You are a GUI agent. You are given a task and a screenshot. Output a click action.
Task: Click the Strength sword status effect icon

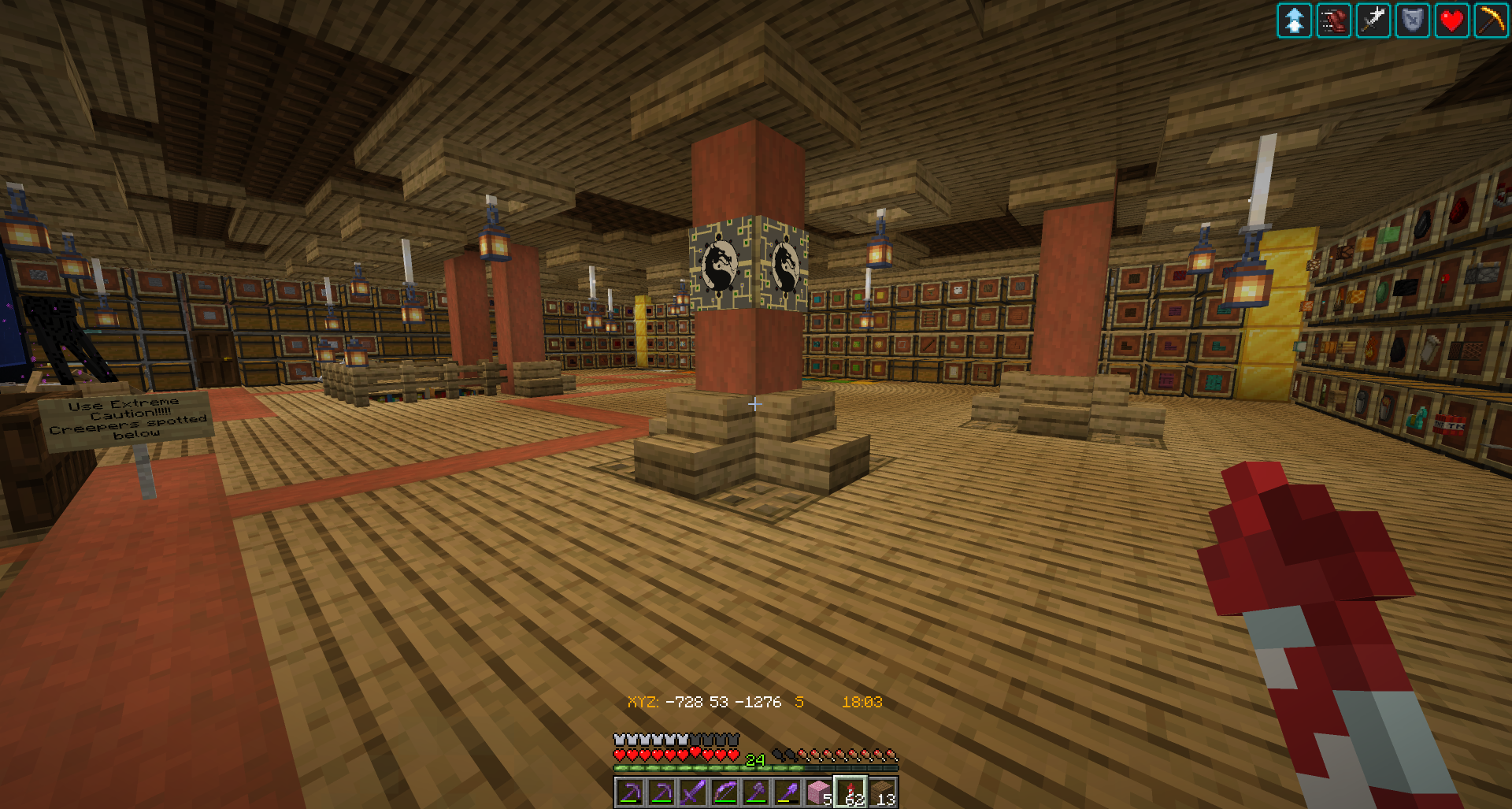tap(1373, 20)
